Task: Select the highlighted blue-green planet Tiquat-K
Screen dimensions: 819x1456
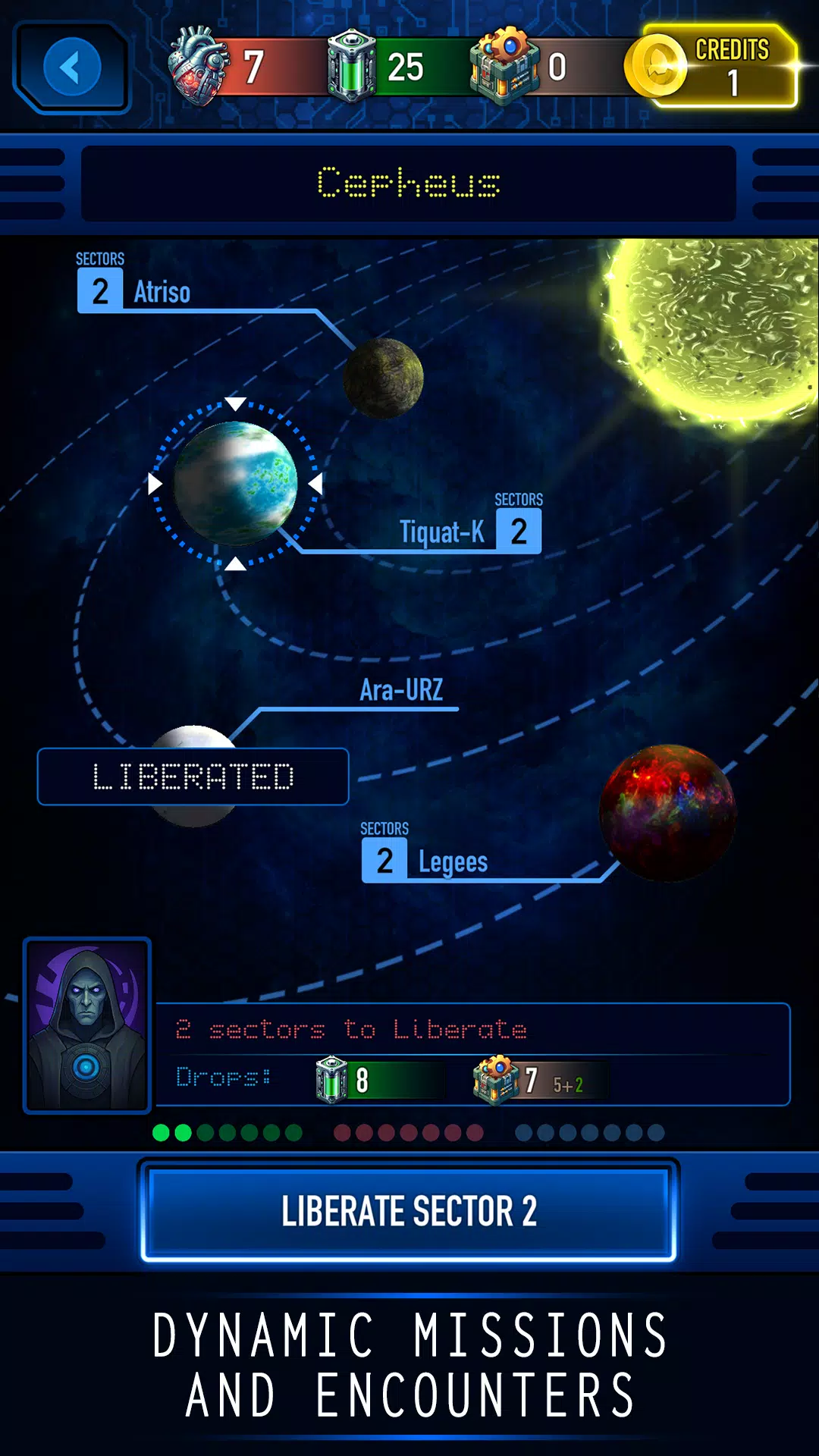Action: [236, 483]
